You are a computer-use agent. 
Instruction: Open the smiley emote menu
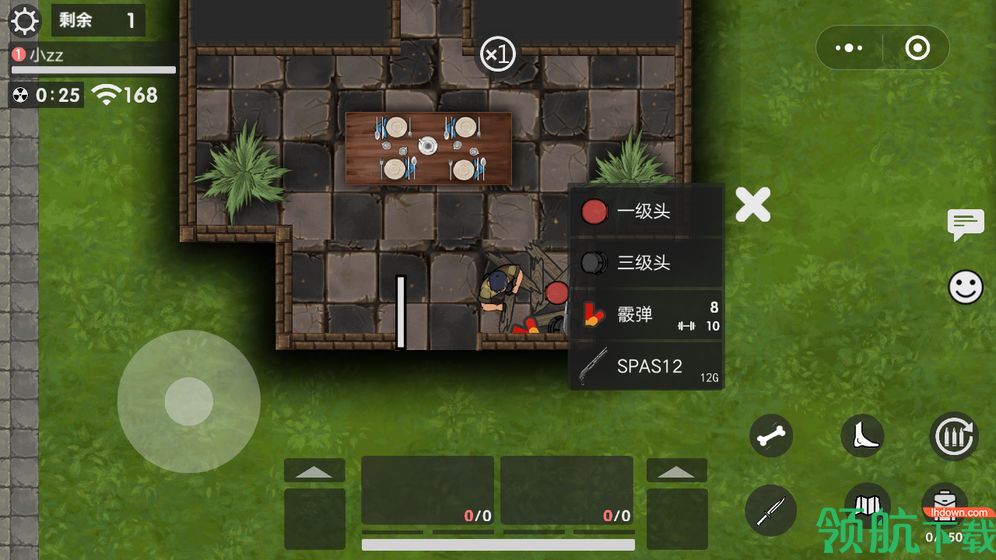coord(965,288)
